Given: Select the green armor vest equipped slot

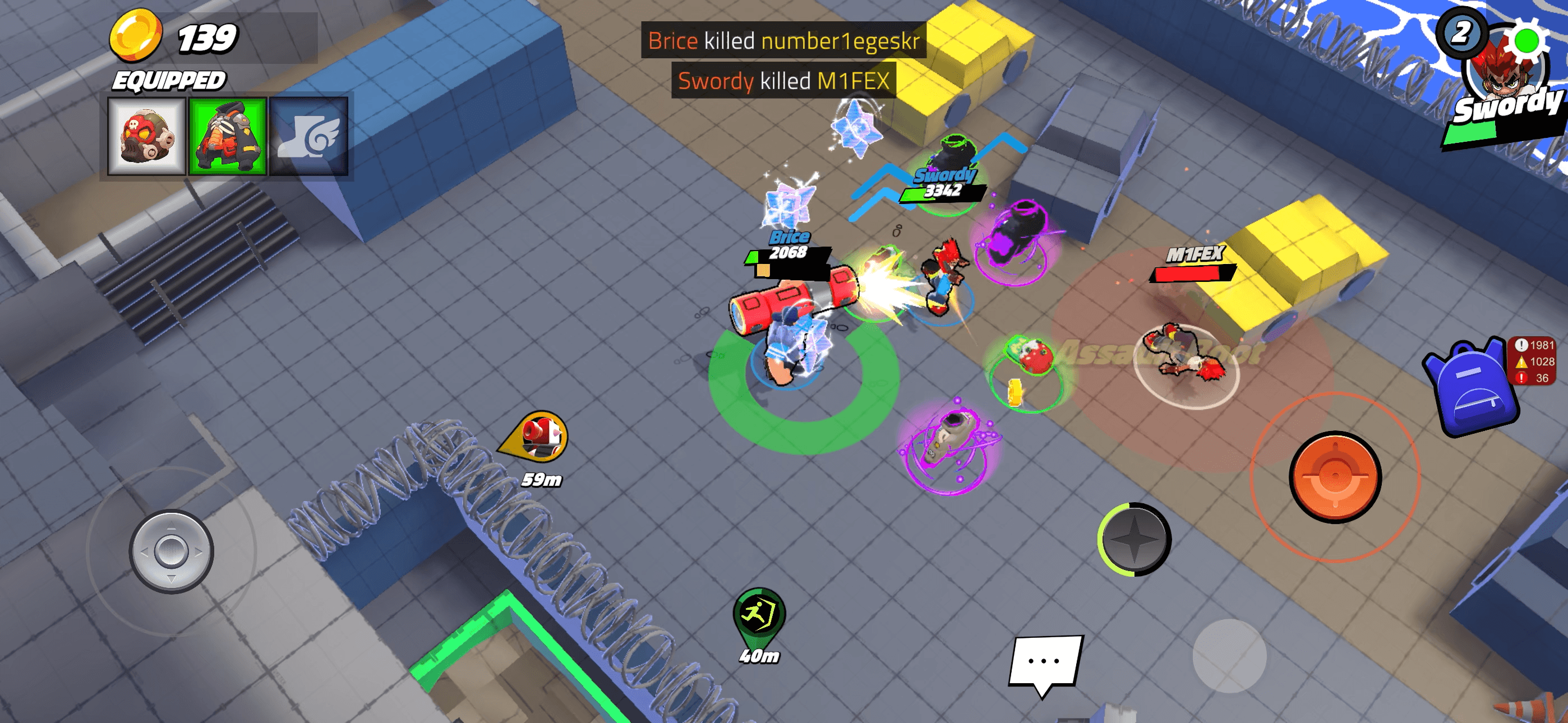Looking at the screenshot, I should (x=228, y=136).
